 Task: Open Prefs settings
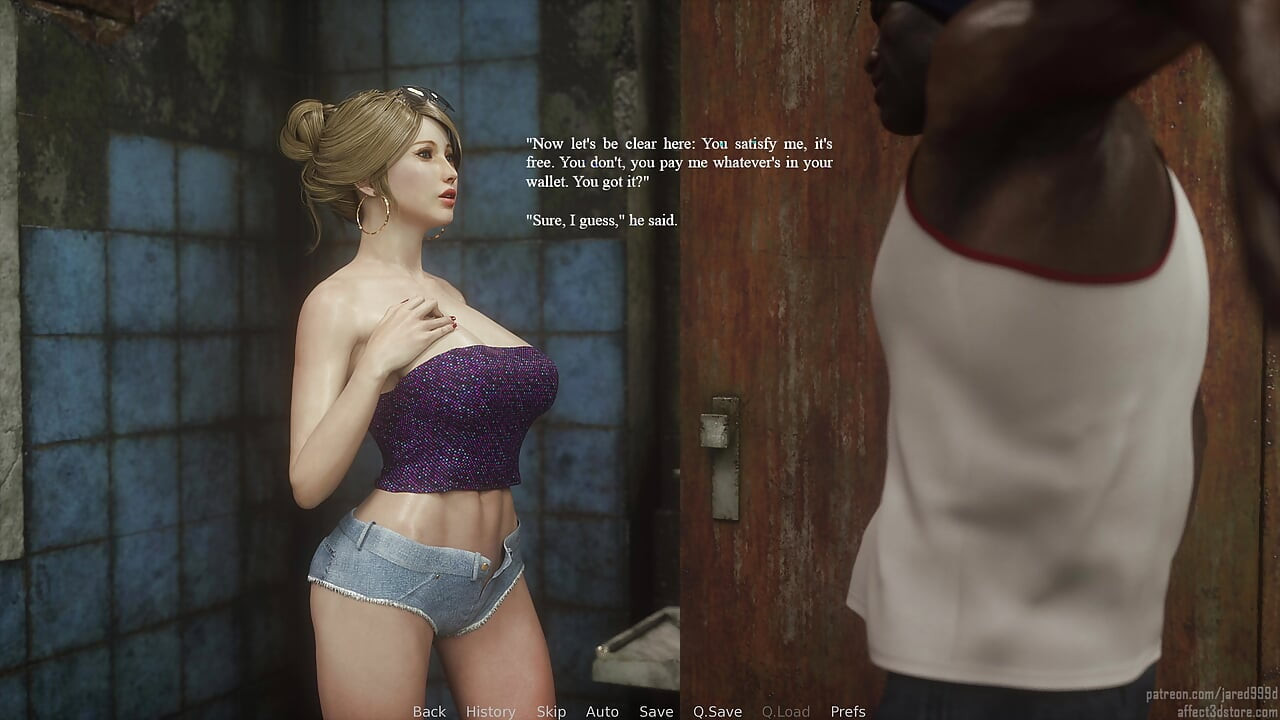[x=848, y=711]
